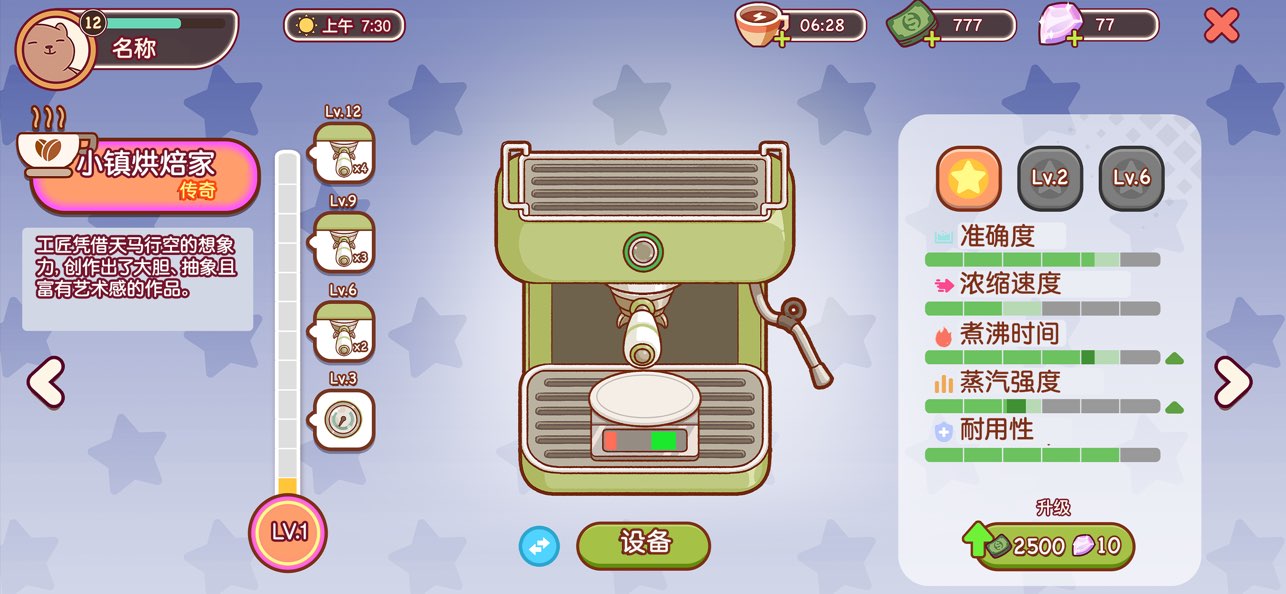This screenshot has width=1286, height=594.
Task: Go to the previous machine with left arrow
Action: [46, 382]
